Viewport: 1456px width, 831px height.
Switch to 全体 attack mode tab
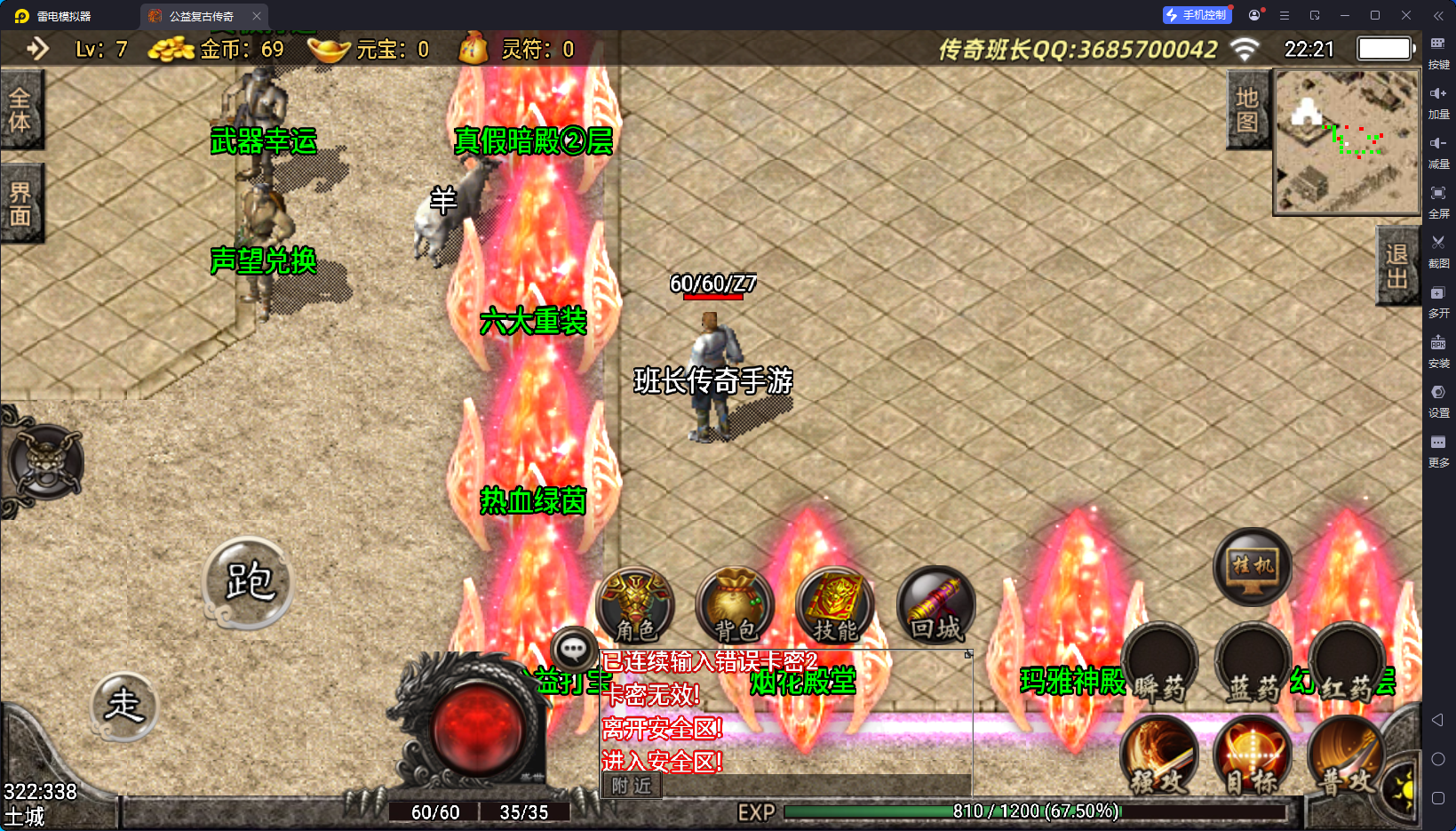tap(20, 110)
